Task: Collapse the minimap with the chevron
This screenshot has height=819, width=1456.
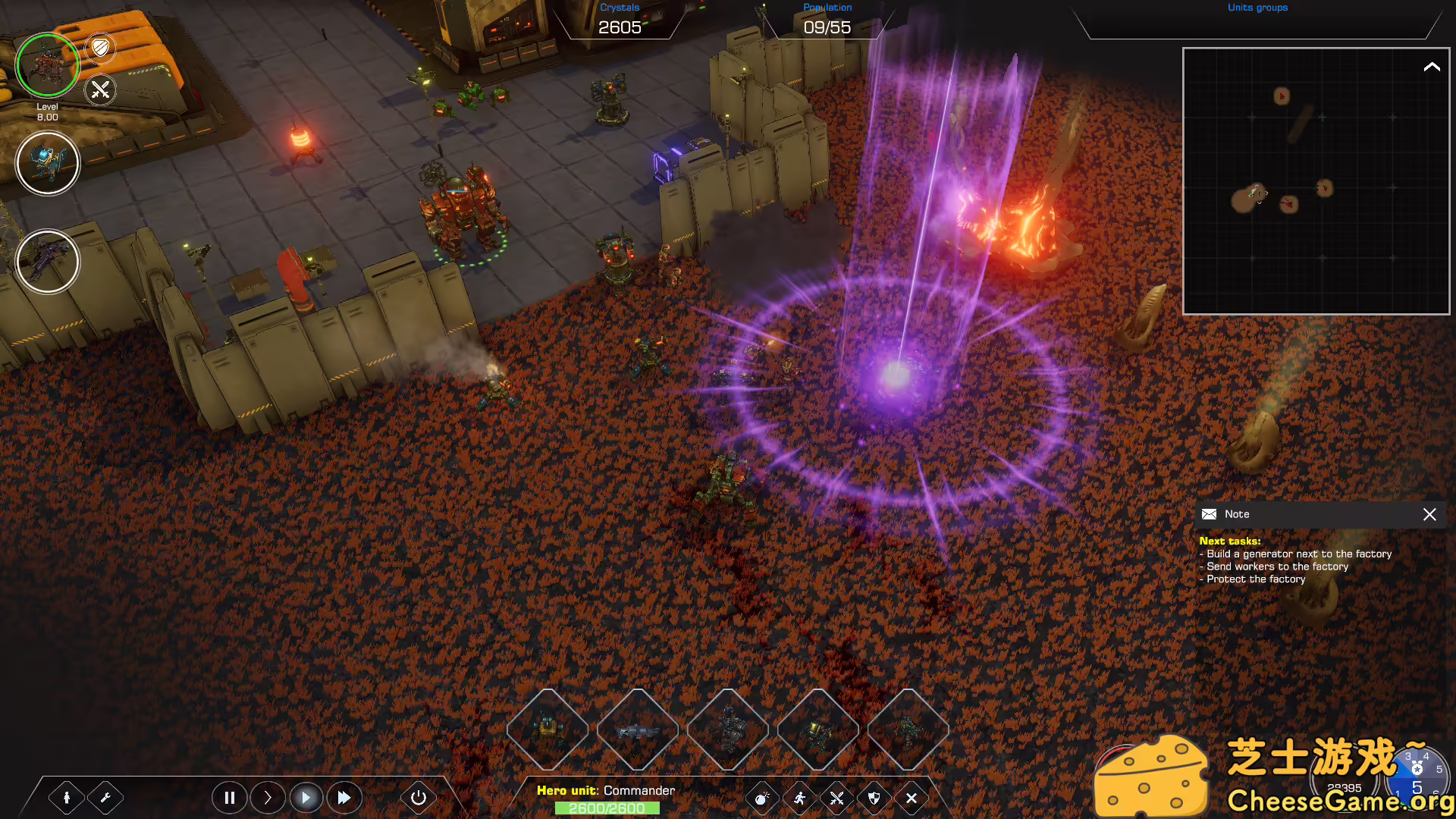Action: pyautogui.click(x=1433, y=67)
